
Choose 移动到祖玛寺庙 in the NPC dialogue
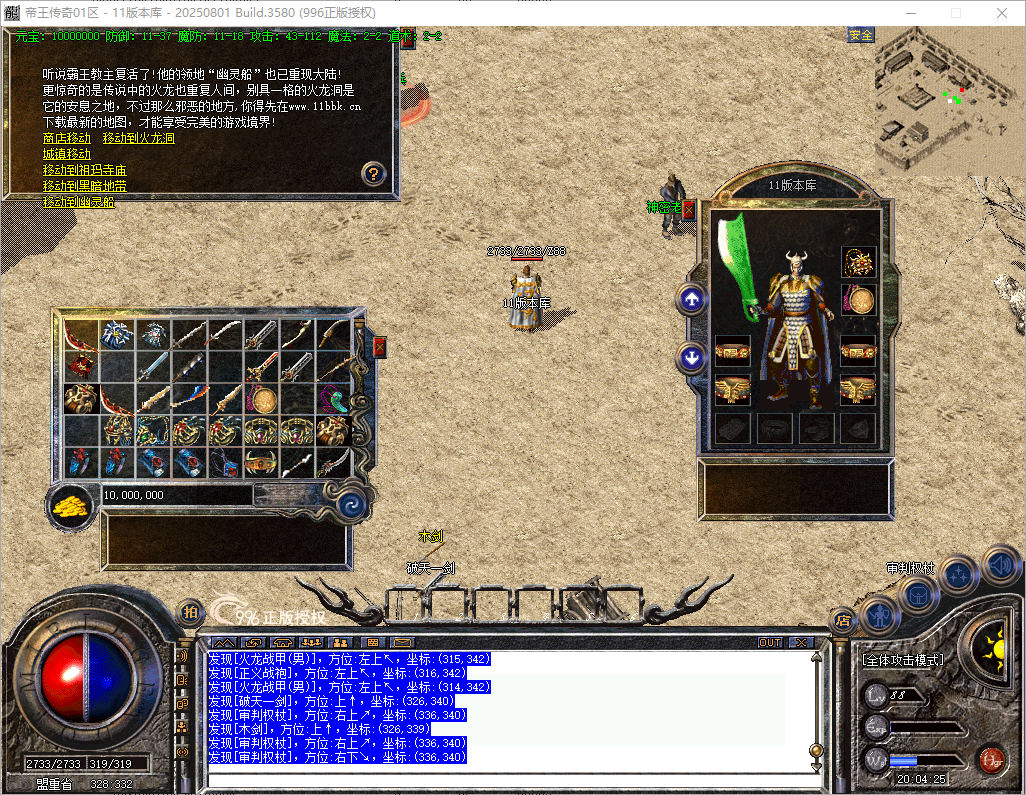84,170
